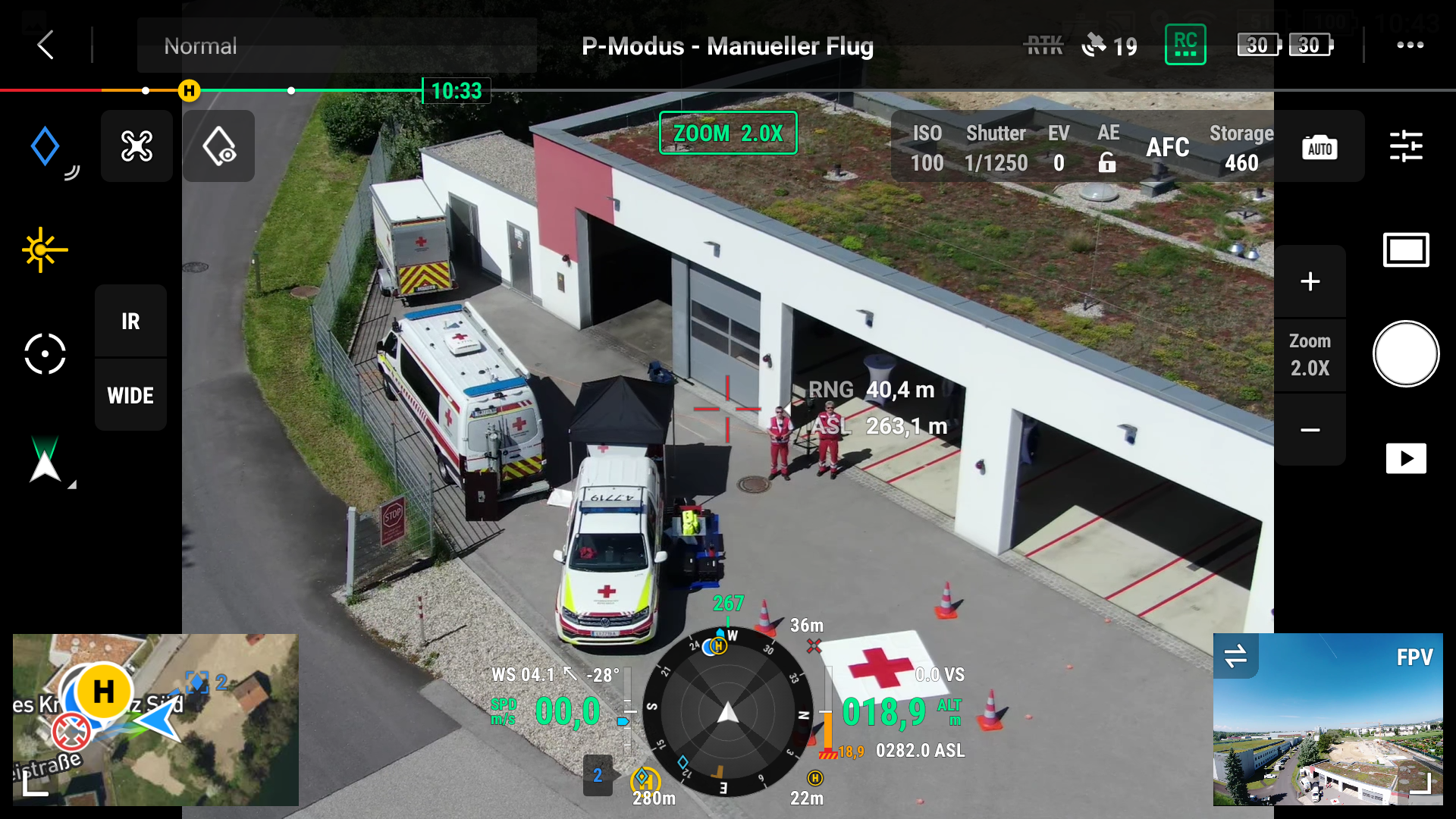Activate the sun-shaped laser beacon icon
Screen dimensions: 1456x819
click(x=44, y=249)
